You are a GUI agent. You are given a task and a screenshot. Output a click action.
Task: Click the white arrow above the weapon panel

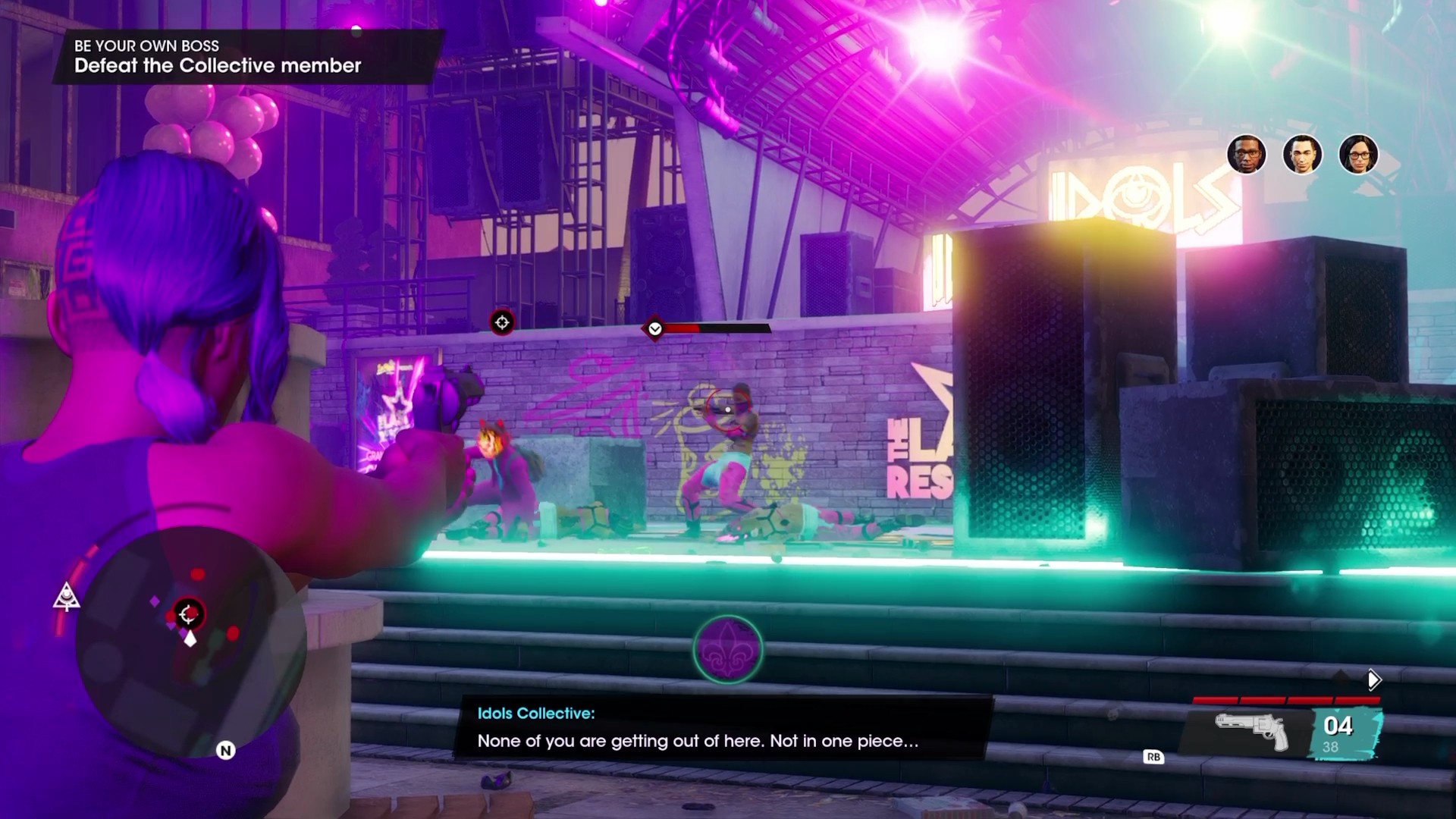[x=1373, y=679]
